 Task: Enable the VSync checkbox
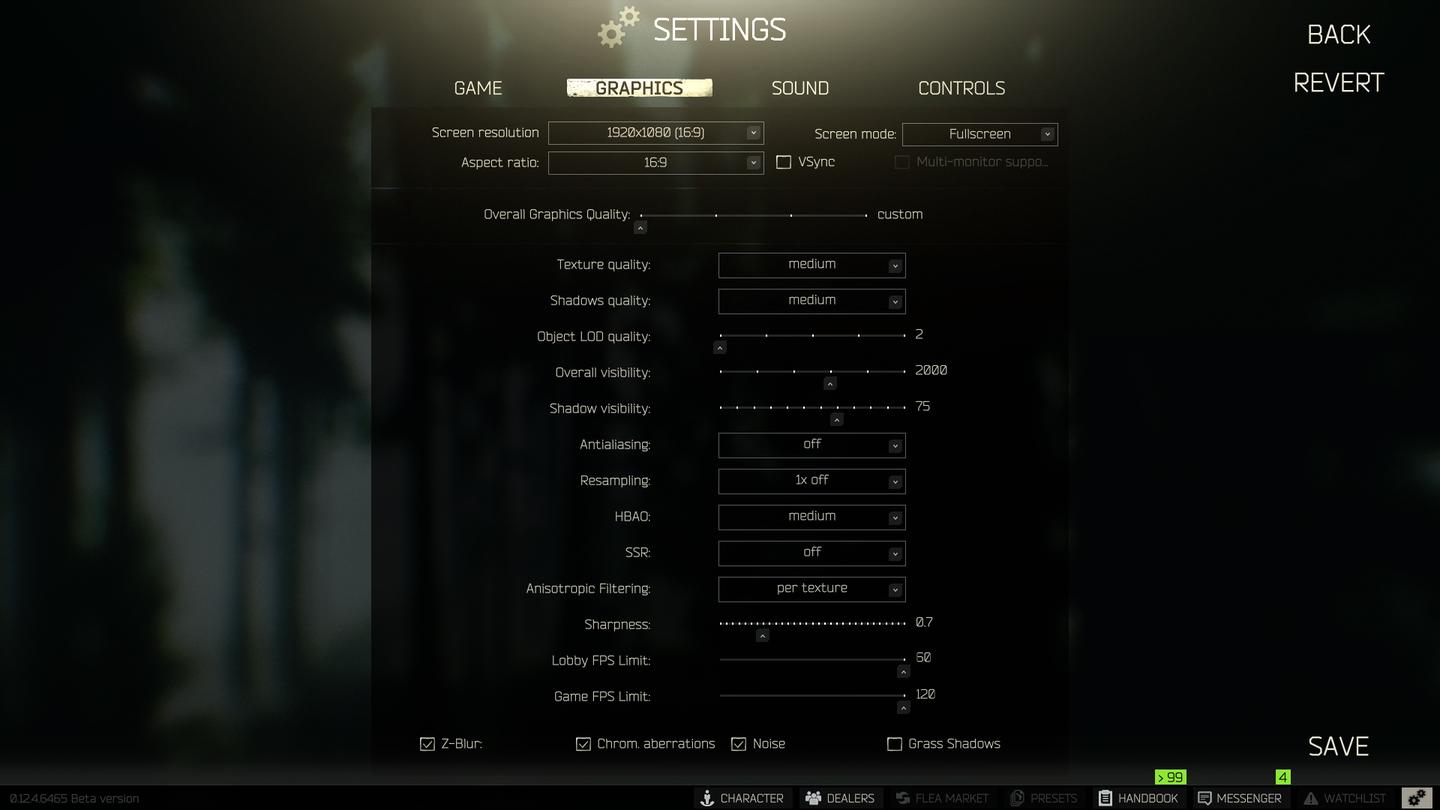[784, 161]
